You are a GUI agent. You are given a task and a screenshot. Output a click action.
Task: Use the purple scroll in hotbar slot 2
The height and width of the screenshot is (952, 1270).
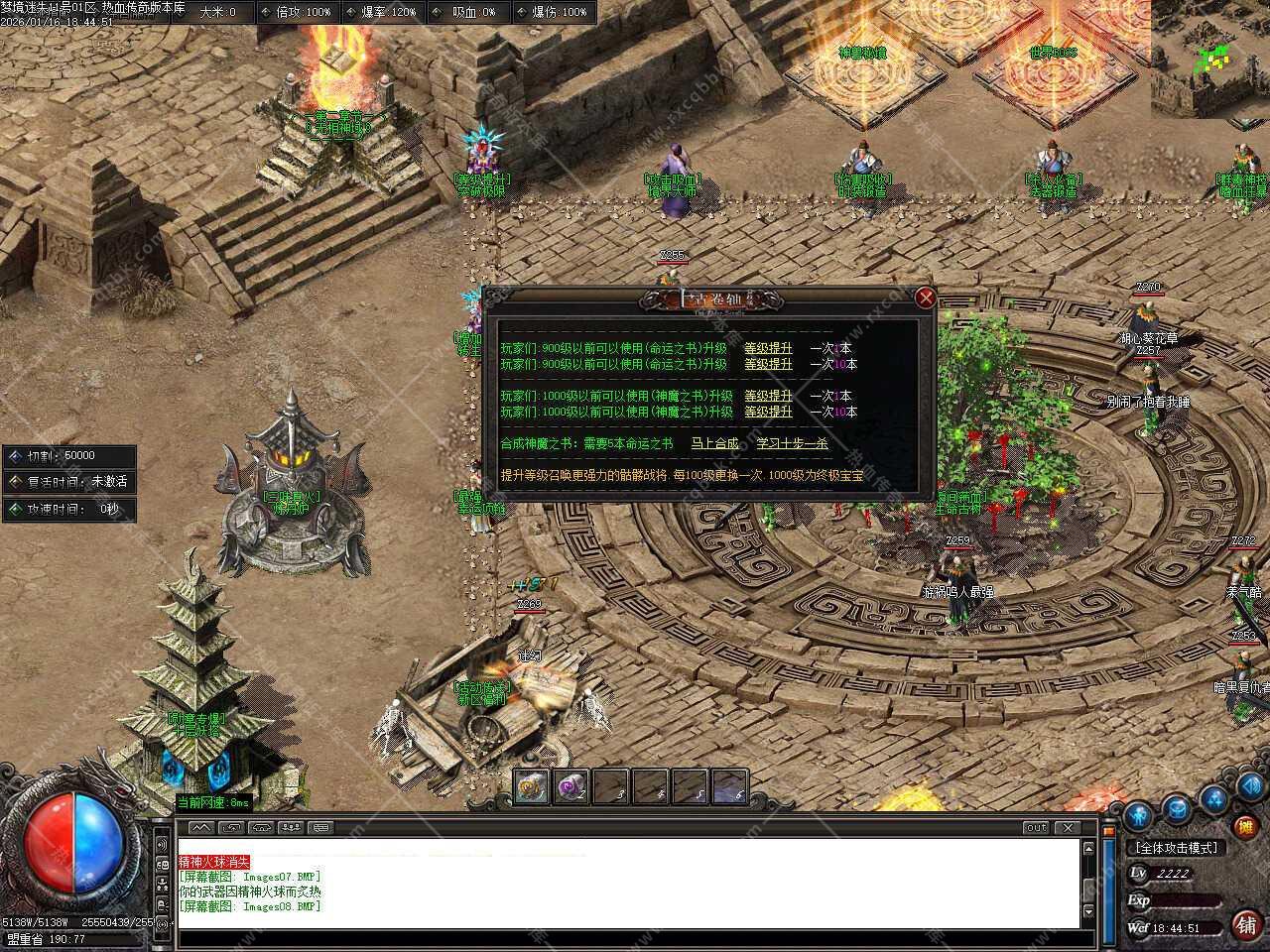click(x=571, y=787)
